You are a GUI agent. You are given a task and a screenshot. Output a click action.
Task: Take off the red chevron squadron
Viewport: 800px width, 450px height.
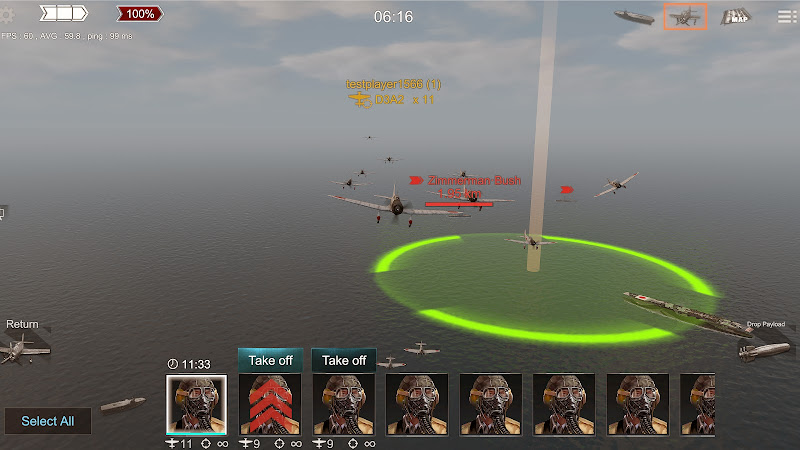[270, 360]
